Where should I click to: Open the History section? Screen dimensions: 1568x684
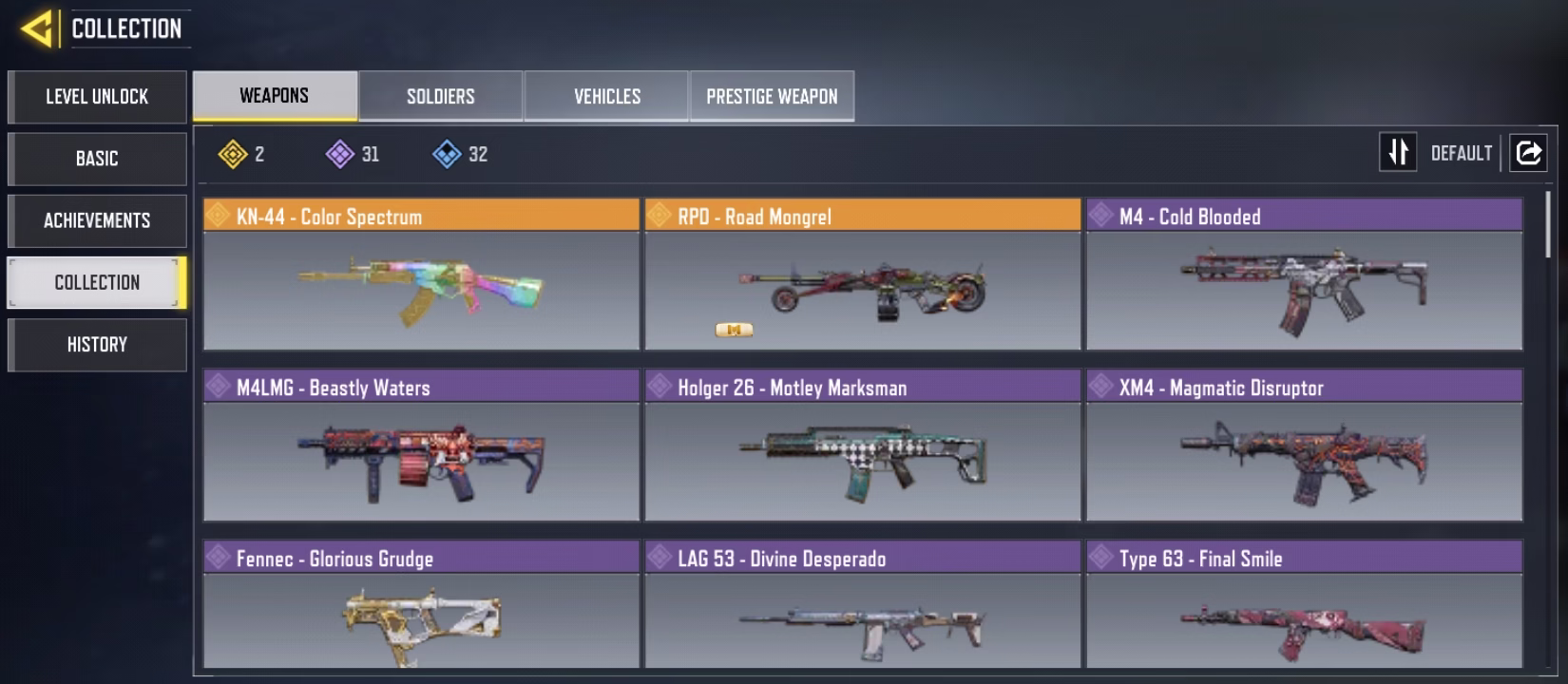click(97, 344)
